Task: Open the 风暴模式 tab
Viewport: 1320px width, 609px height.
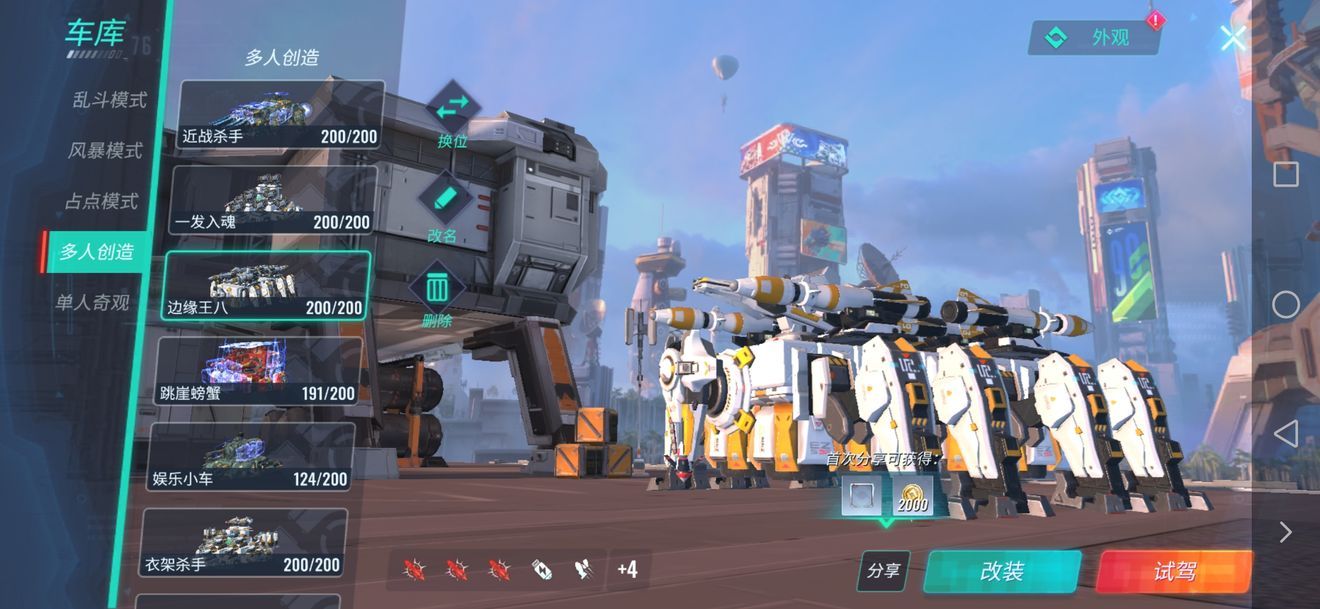Action: 105,151
